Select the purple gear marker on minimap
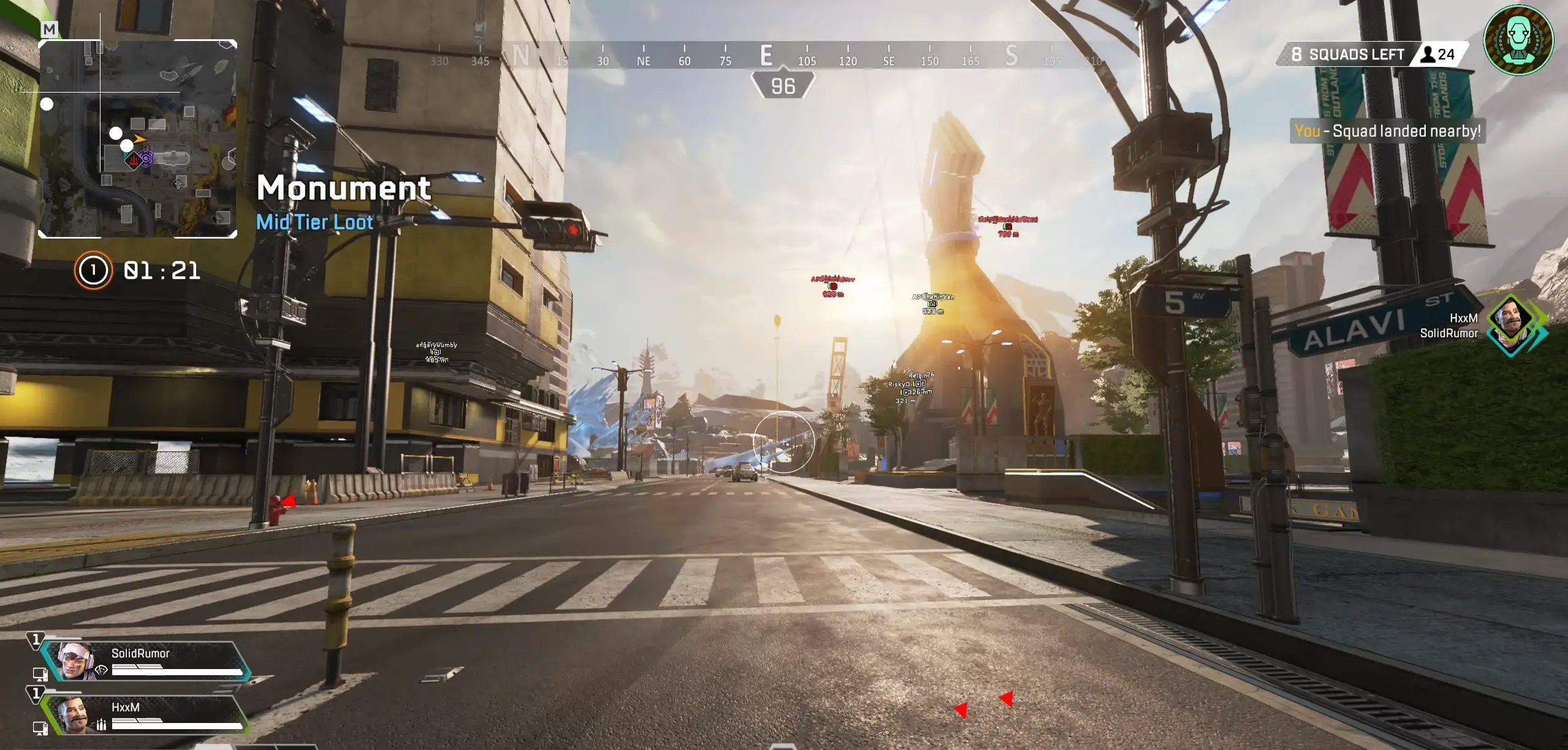This screenshot has width=1568, height=750. click(147, 159)
